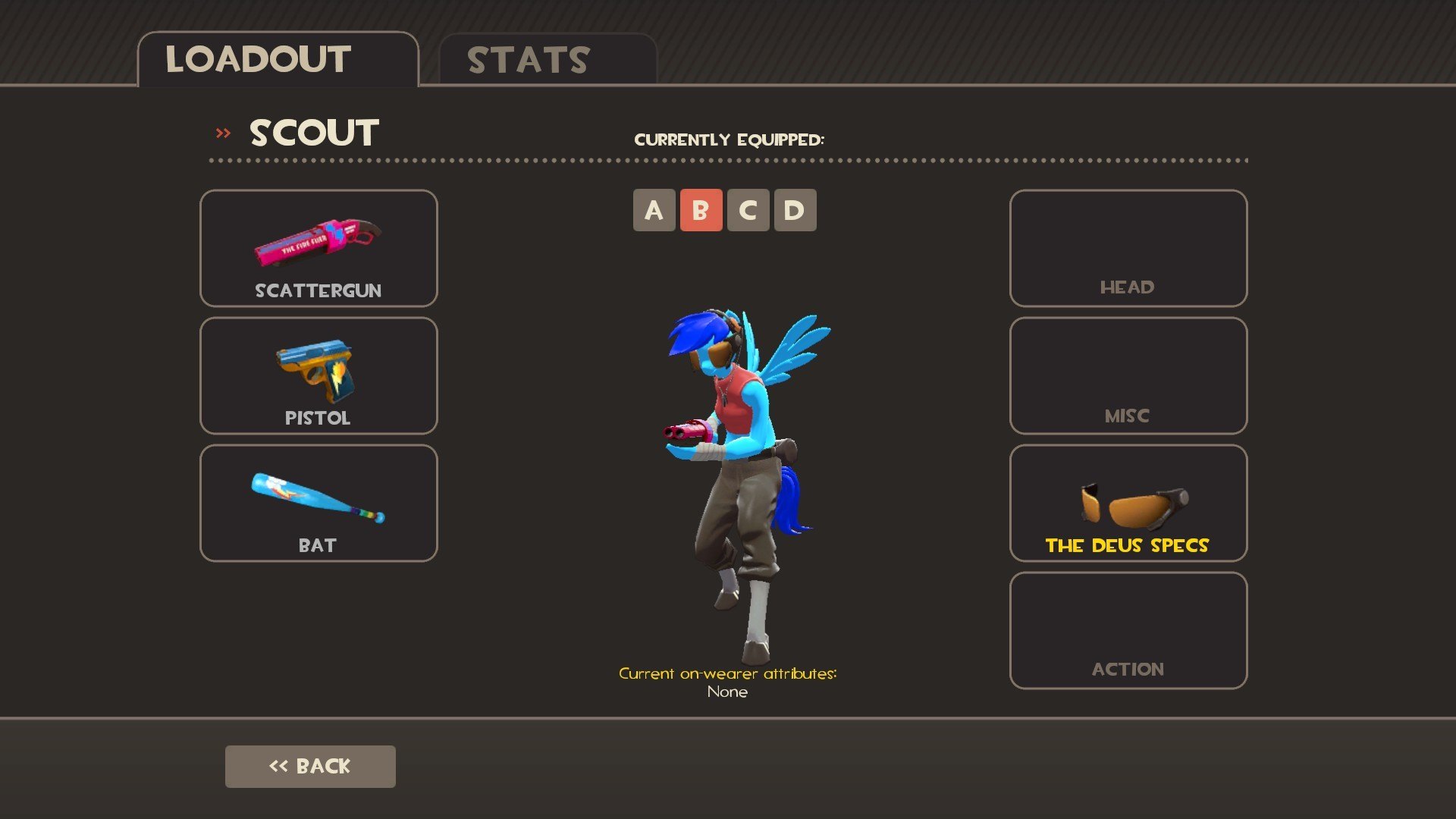
Task: Choose the Pistol secondary slot
Action: pyautogui.click(x=318, y=375)
